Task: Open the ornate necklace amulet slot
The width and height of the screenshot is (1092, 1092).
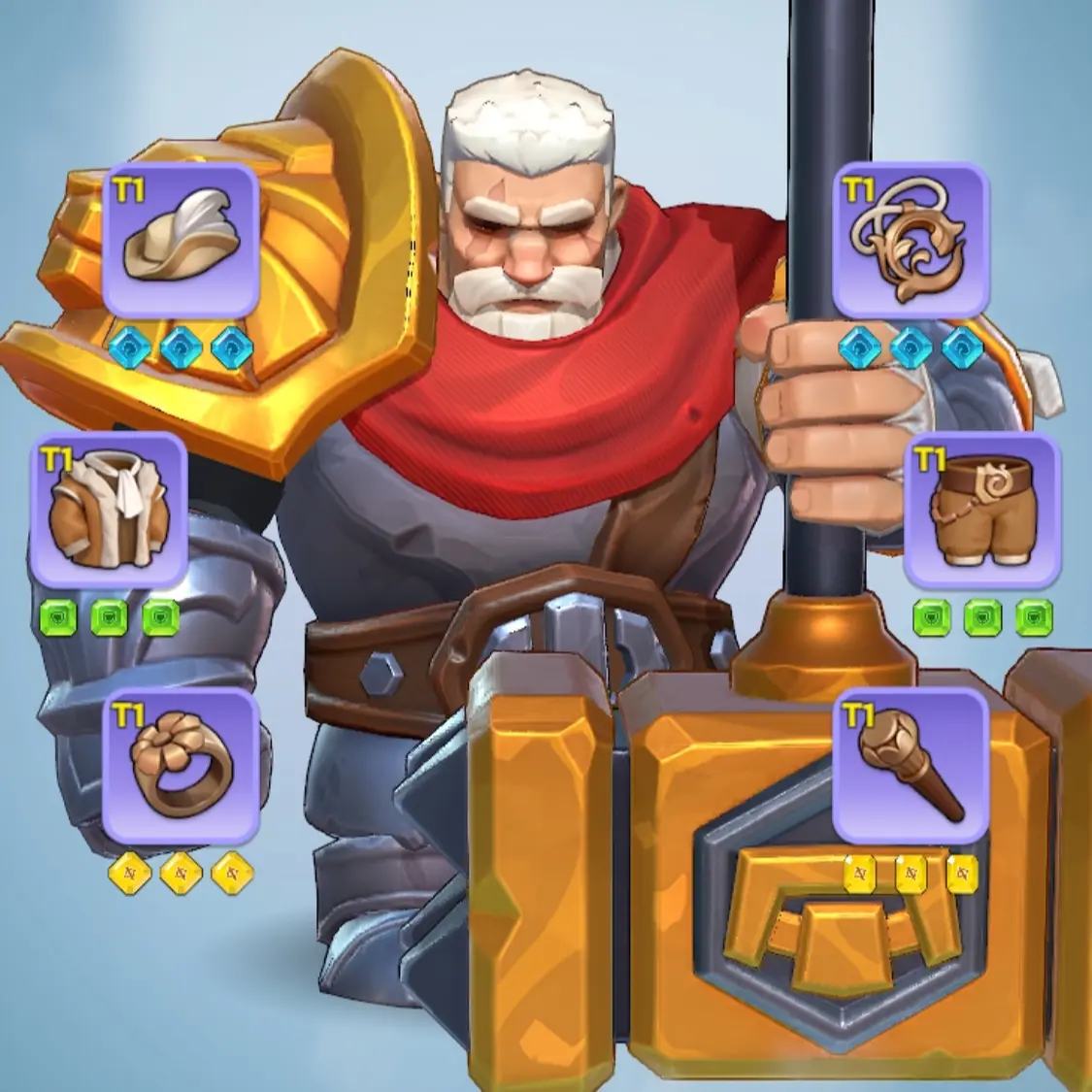Action: click(x=910, y=242)
